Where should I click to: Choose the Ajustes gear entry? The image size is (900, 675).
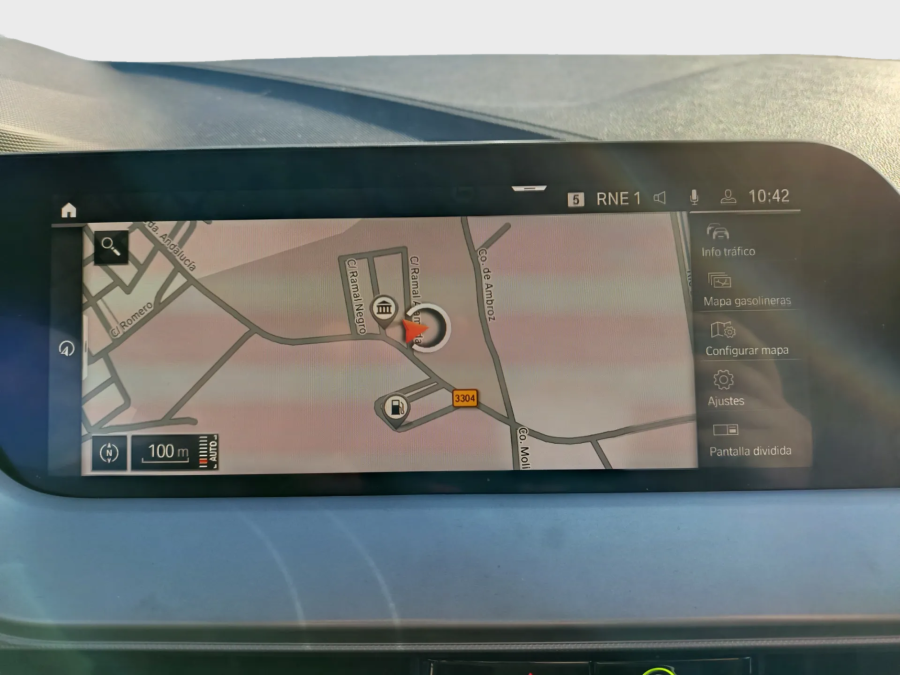click(x=725, y=388)
